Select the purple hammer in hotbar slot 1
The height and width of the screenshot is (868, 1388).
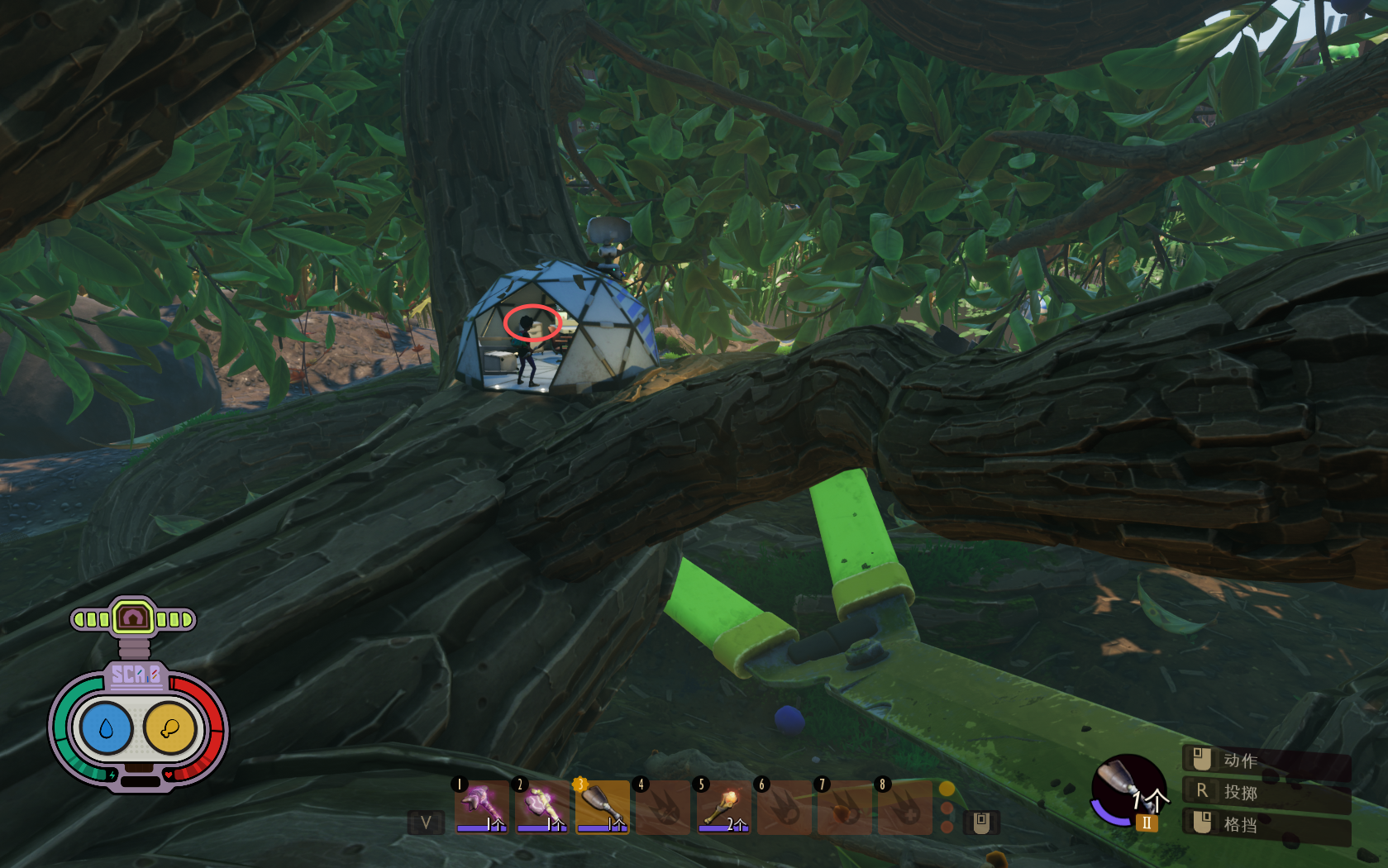(481, 806)
